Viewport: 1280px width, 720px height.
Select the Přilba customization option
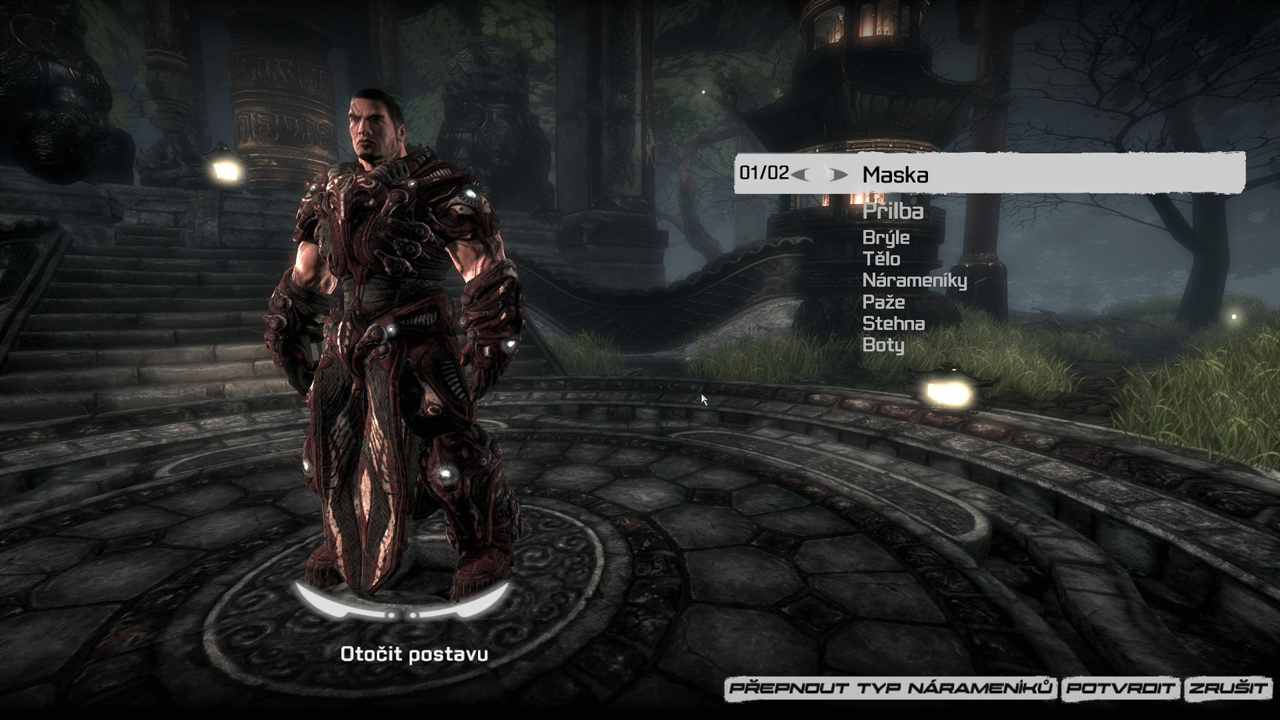pyautogui.click(x=894, y=213)
